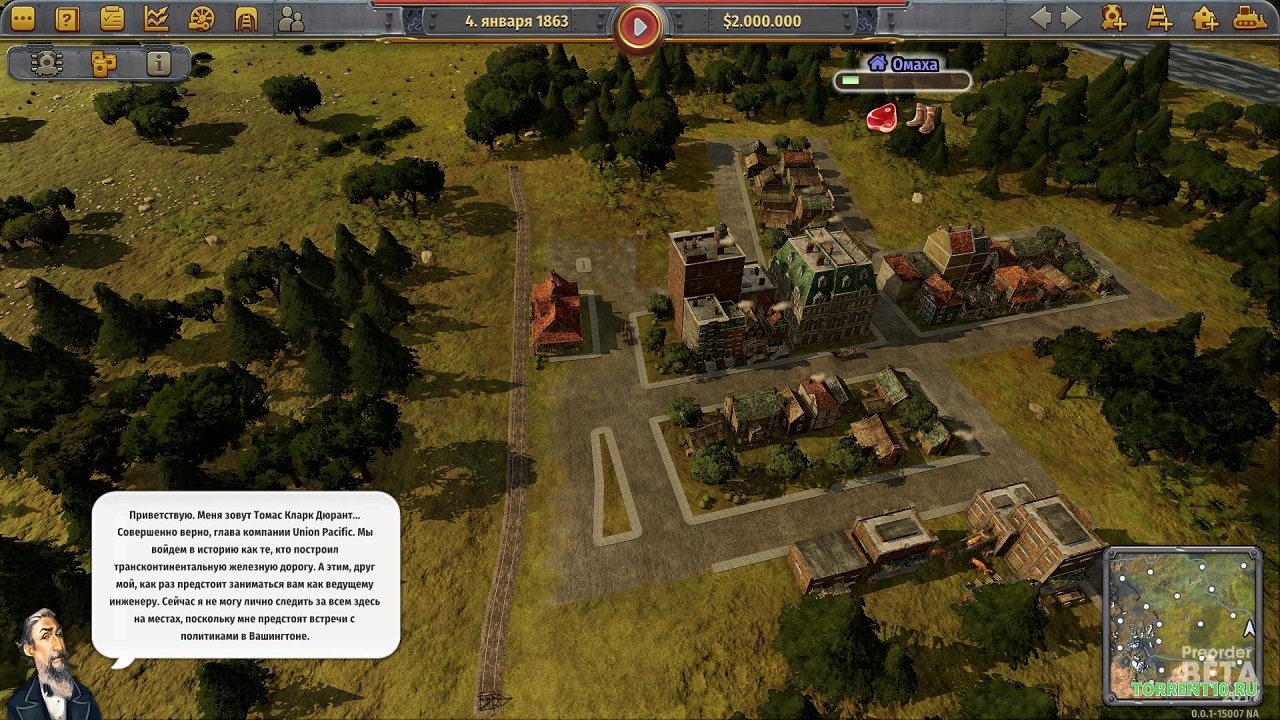Toggle the info panel button

(x=158, y=63)
